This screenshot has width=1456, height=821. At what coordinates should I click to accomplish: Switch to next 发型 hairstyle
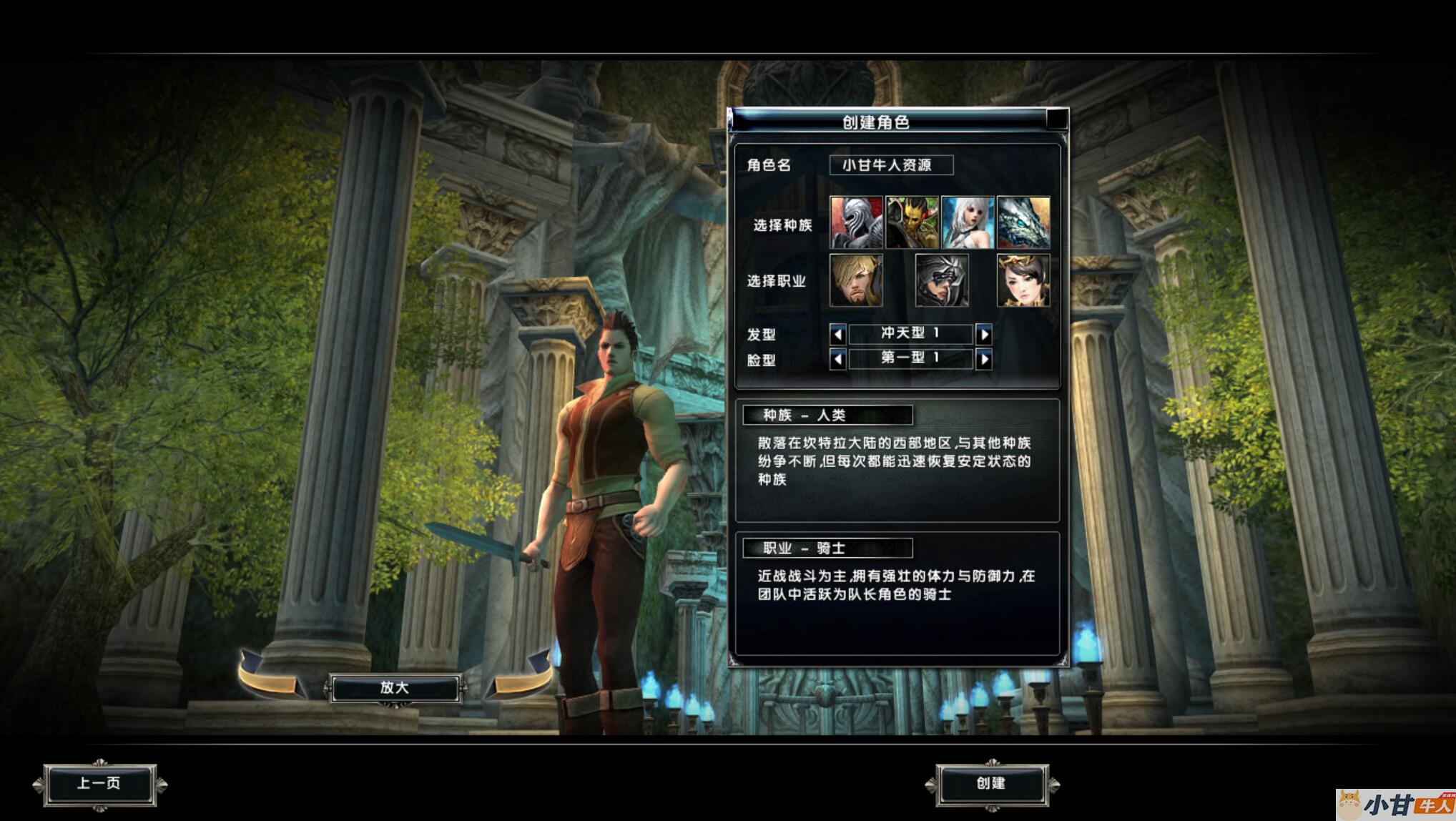click(984, 334)
